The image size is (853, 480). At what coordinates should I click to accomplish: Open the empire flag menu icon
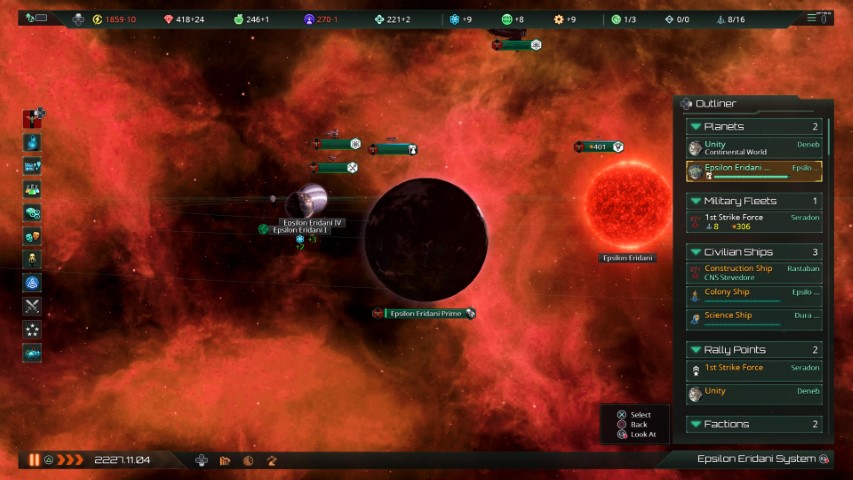33,119
